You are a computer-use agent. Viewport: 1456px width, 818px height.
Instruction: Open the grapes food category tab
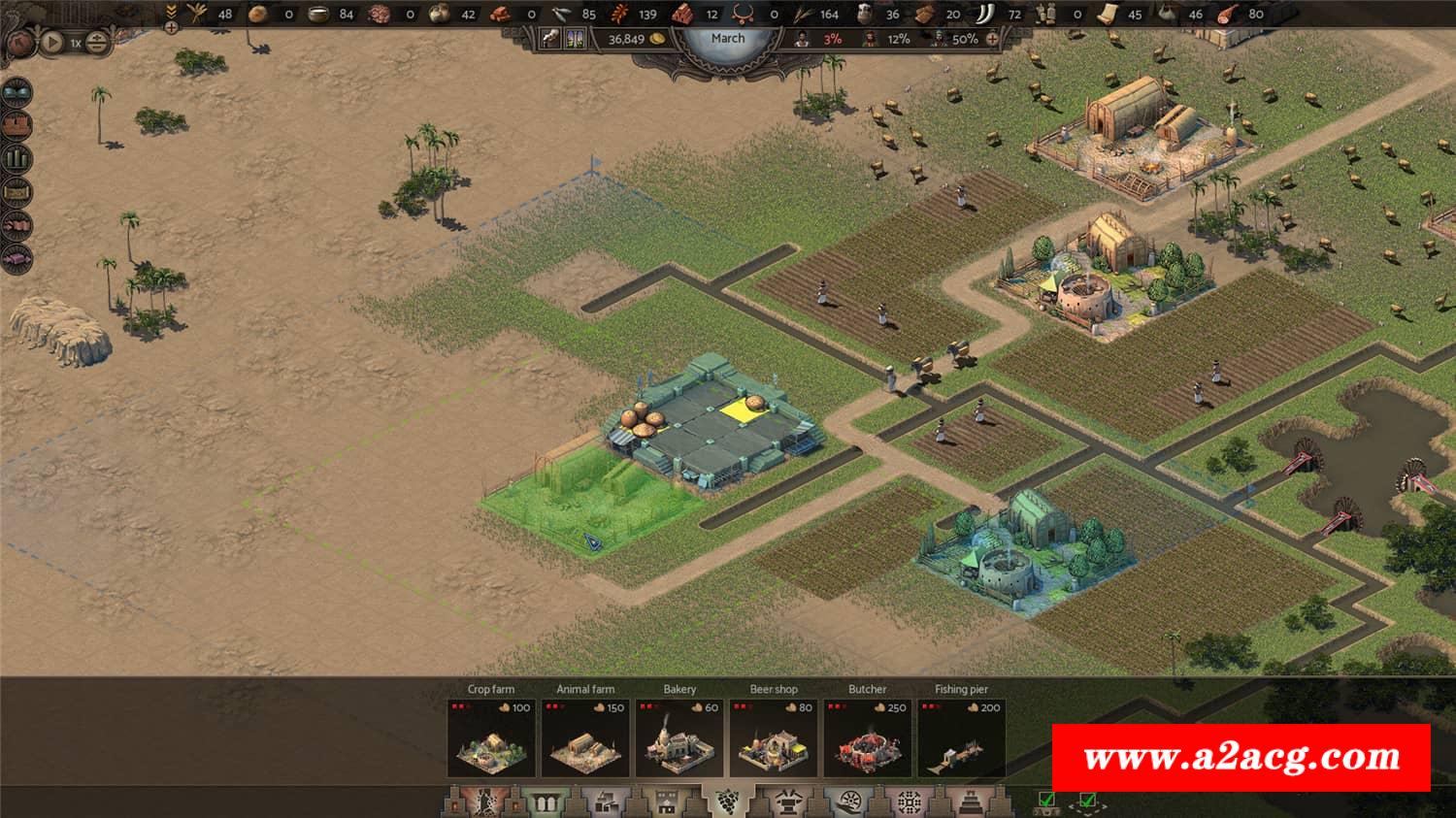coord(726,802)
